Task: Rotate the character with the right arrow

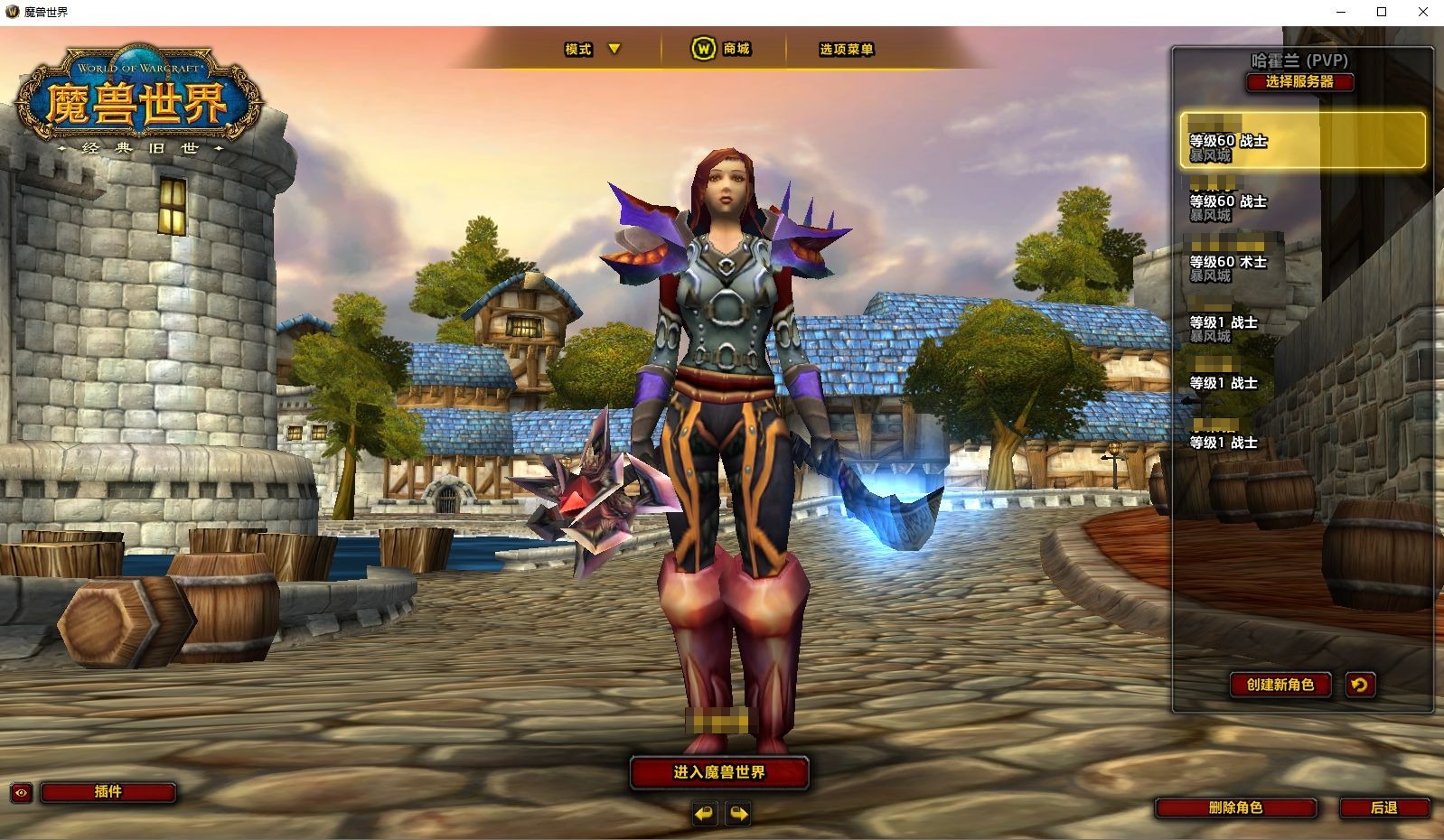Action: click(x=738, y=814)
